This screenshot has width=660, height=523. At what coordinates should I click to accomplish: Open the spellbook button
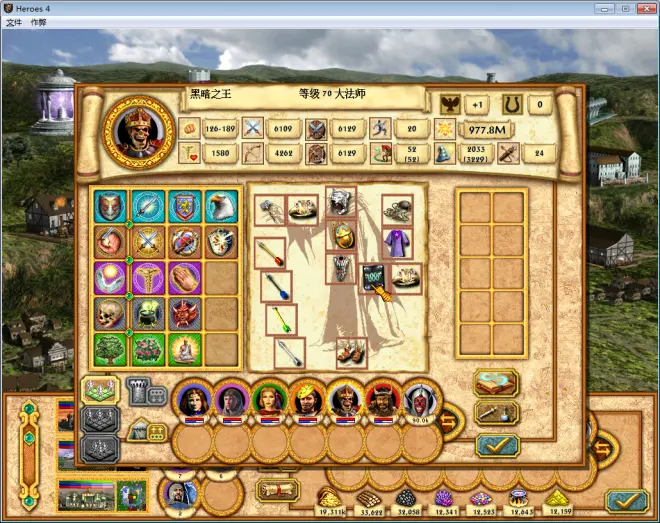[x=496, y=383]
